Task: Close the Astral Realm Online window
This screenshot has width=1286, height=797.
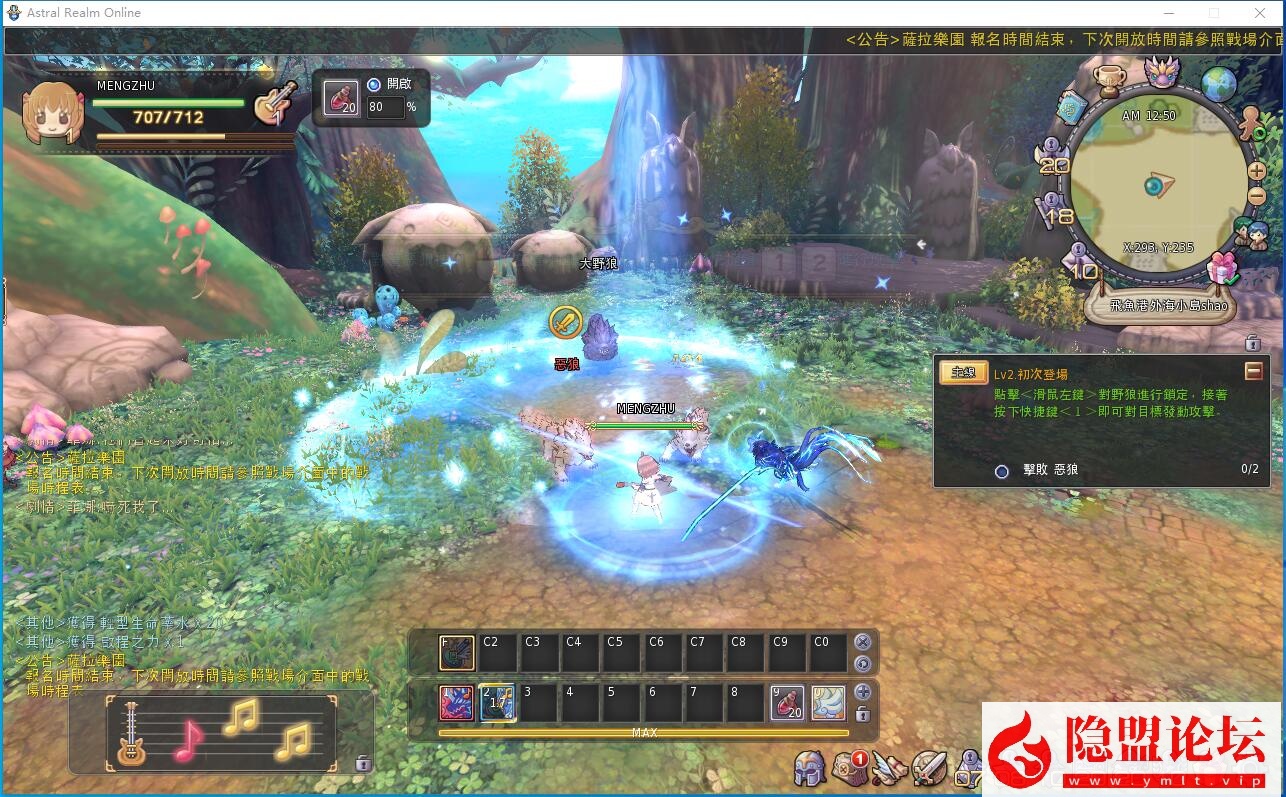Action: [1260, 13]
